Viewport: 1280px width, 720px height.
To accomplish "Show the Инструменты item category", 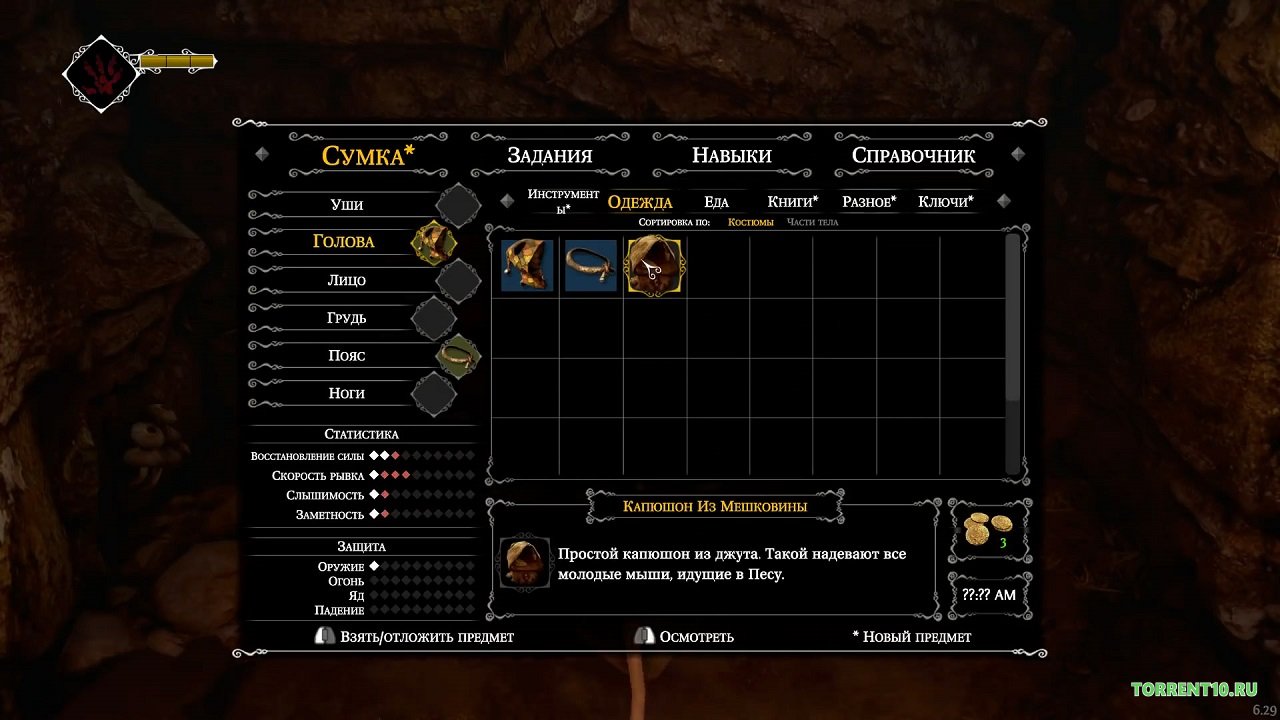I will point(563,201).
